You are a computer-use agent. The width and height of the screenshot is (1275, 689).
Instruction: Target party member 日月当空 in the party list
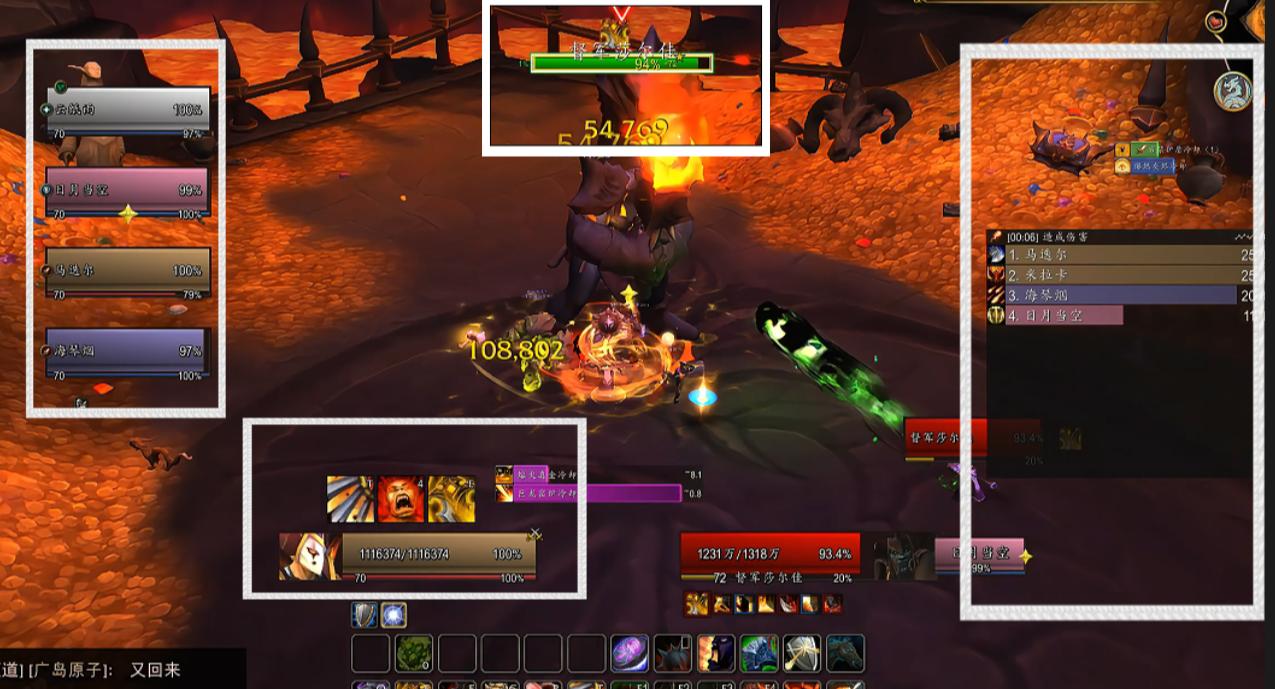[127, 190]
